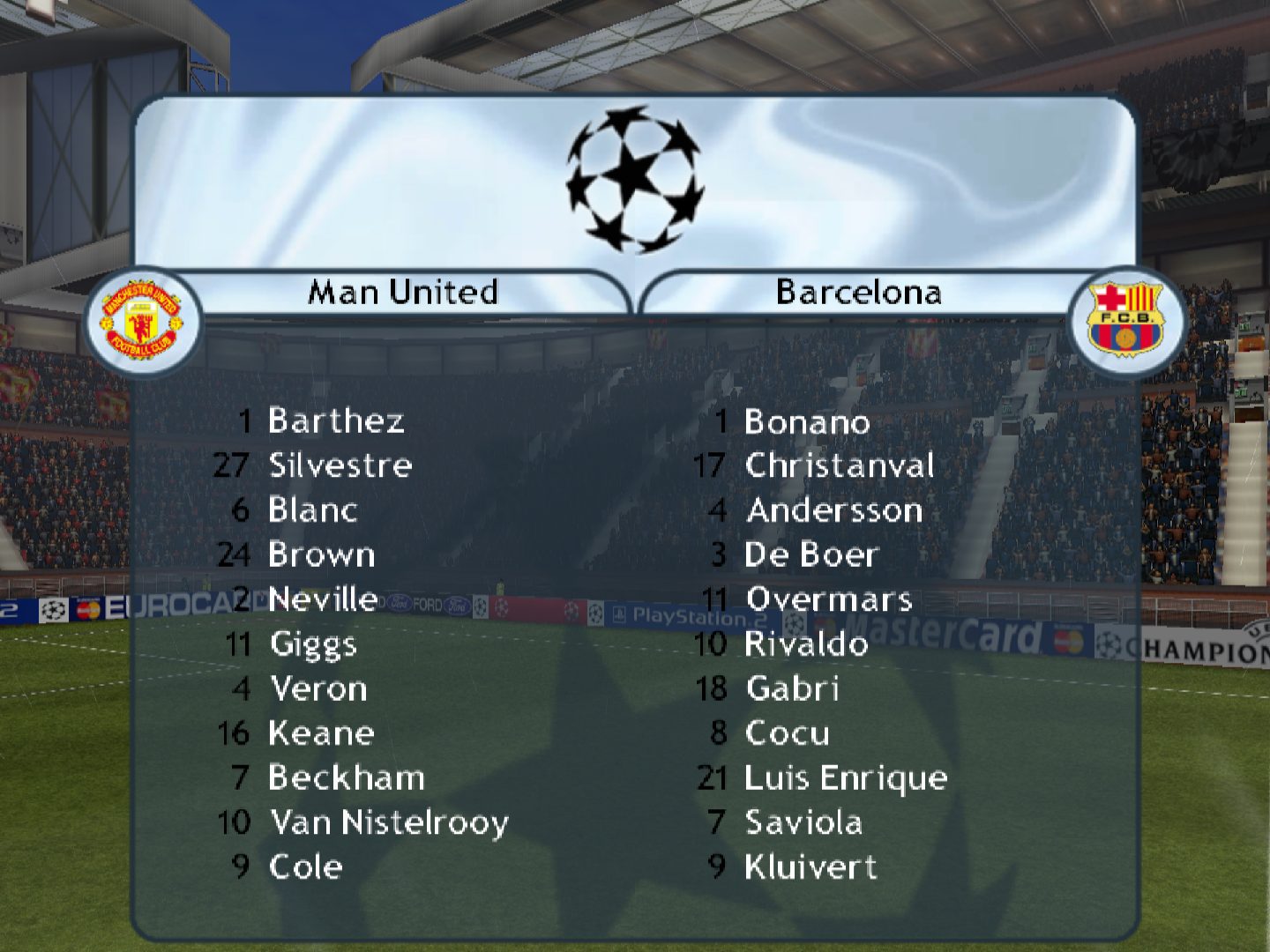Choose Veron in the Man United list
The width and height of the screenshot is (1270, 952).
318,689
